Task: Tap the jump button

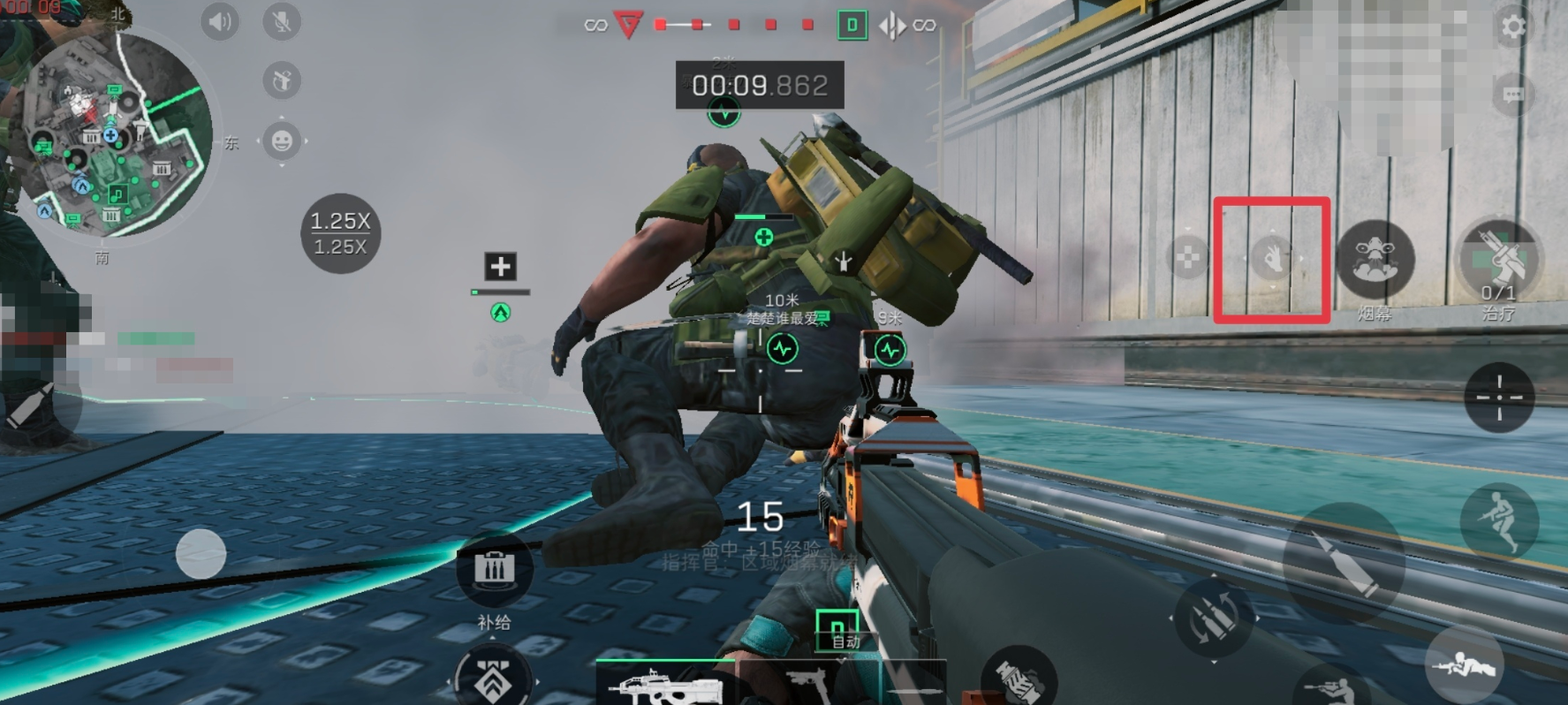Action: click(1498, 519)
